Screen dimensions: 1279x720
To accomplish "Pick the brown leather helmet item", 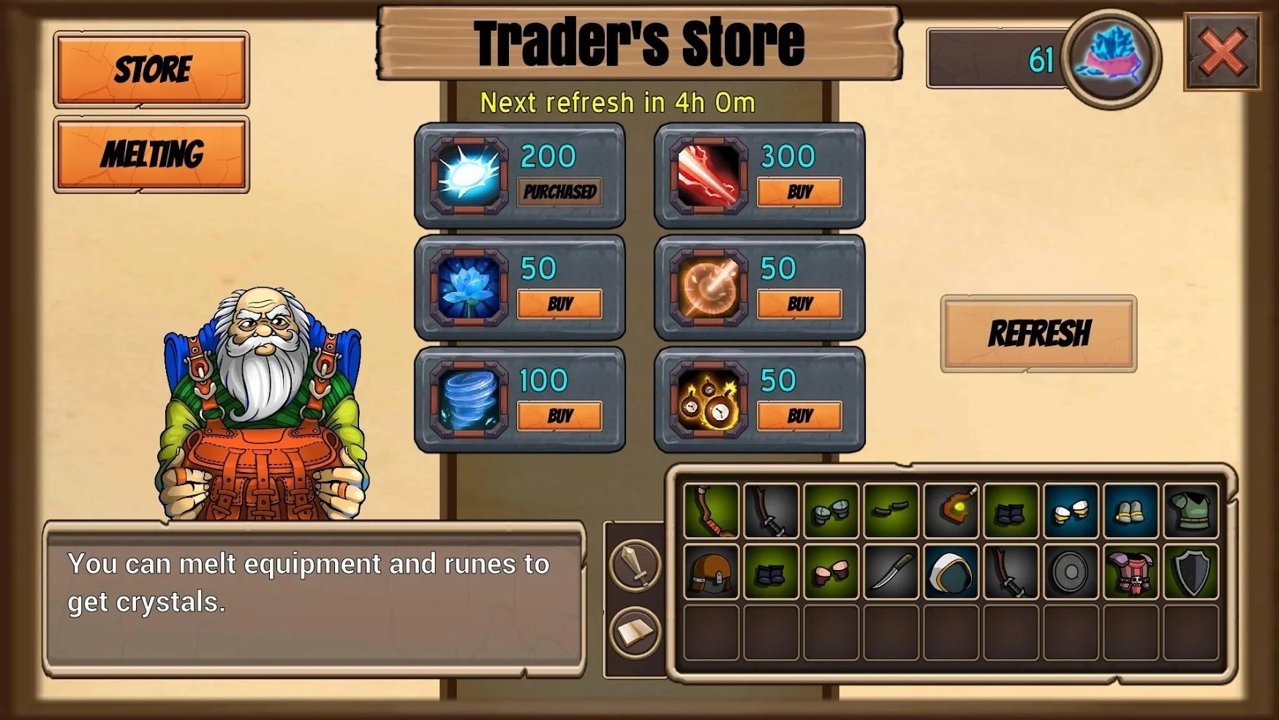I will [711, 571].
